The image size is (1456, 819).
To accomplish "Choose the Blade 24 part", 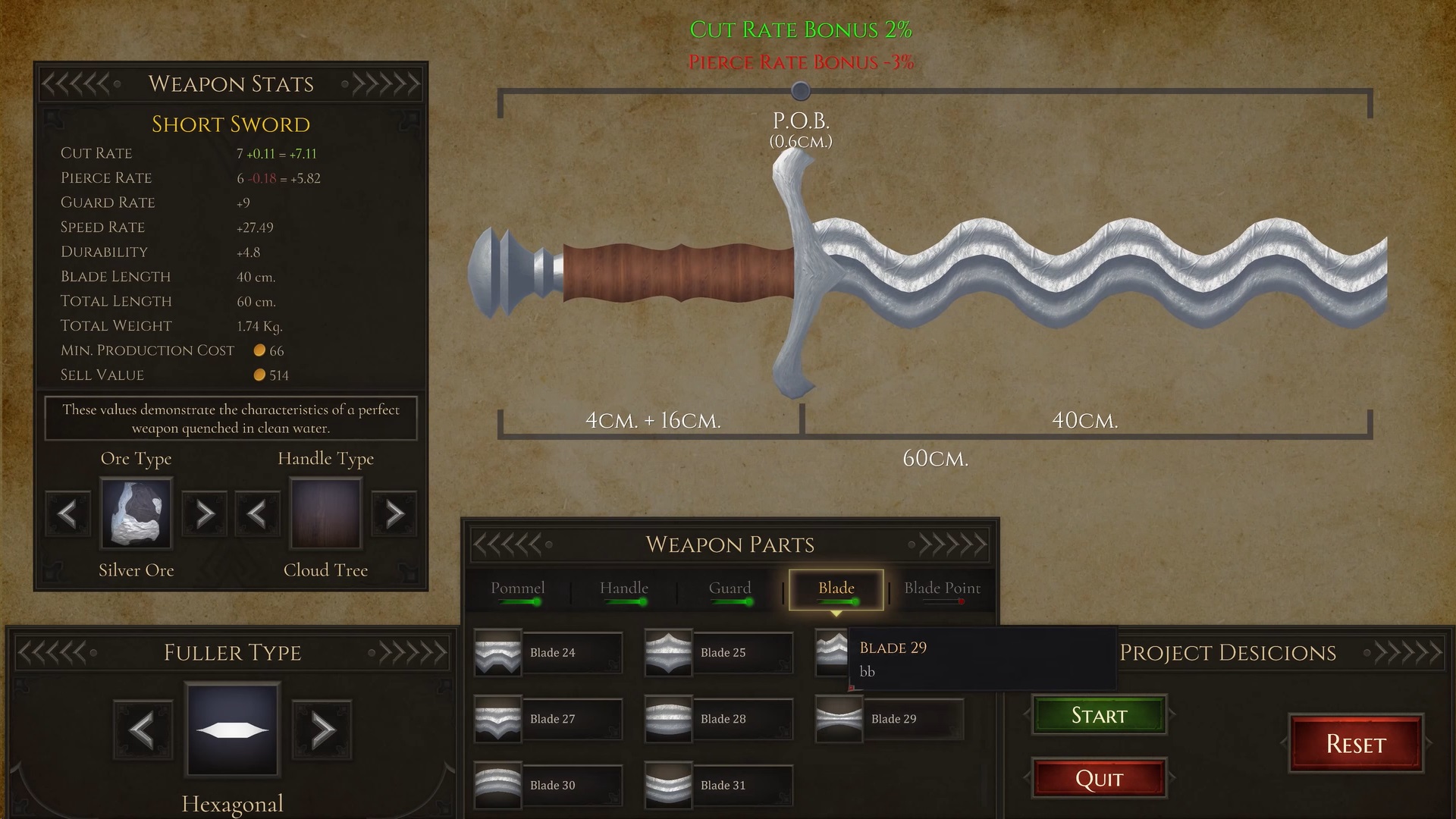I will click(548, 653).
